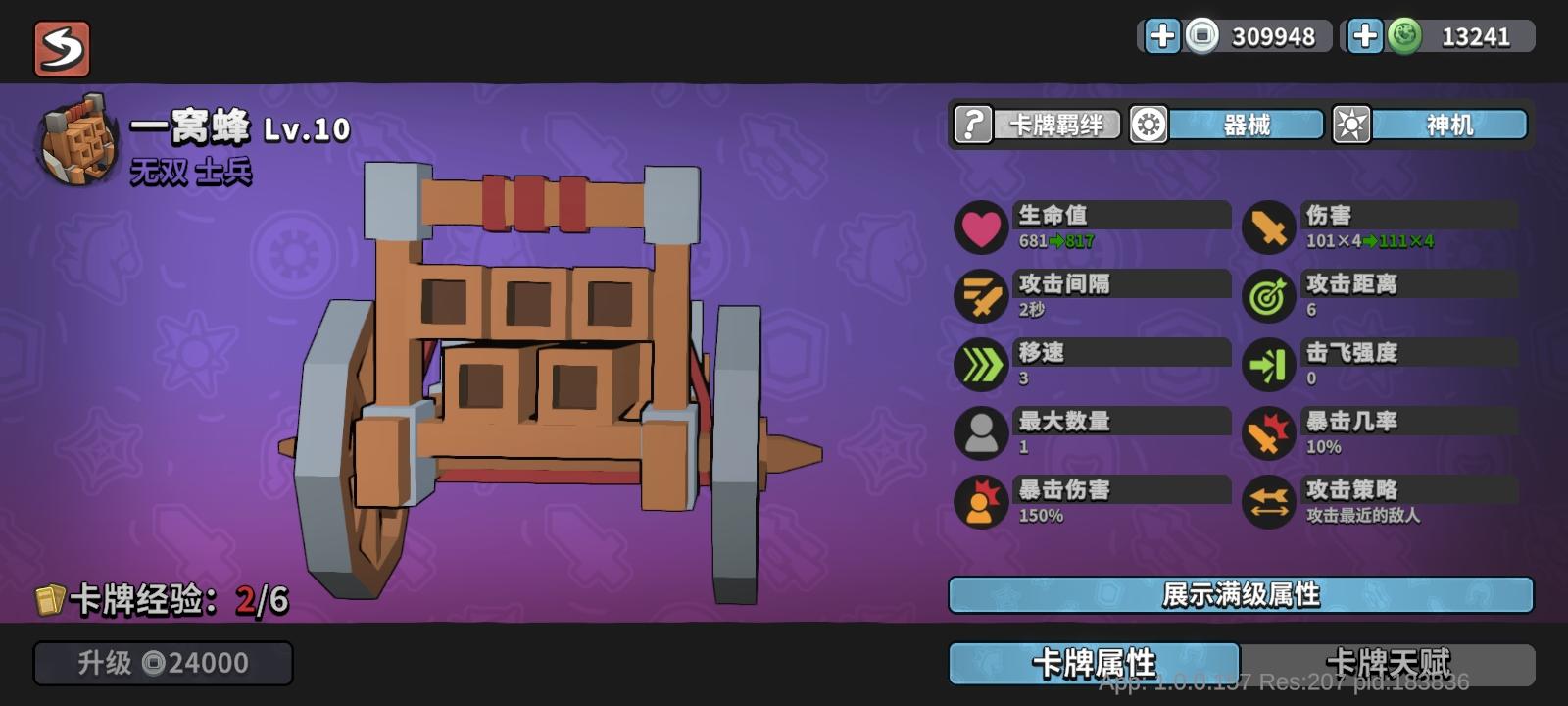Click the critical rate (暴击几率) icon
The width and height of the screenshot is (1568, 706).
(x=1267, y=432)
